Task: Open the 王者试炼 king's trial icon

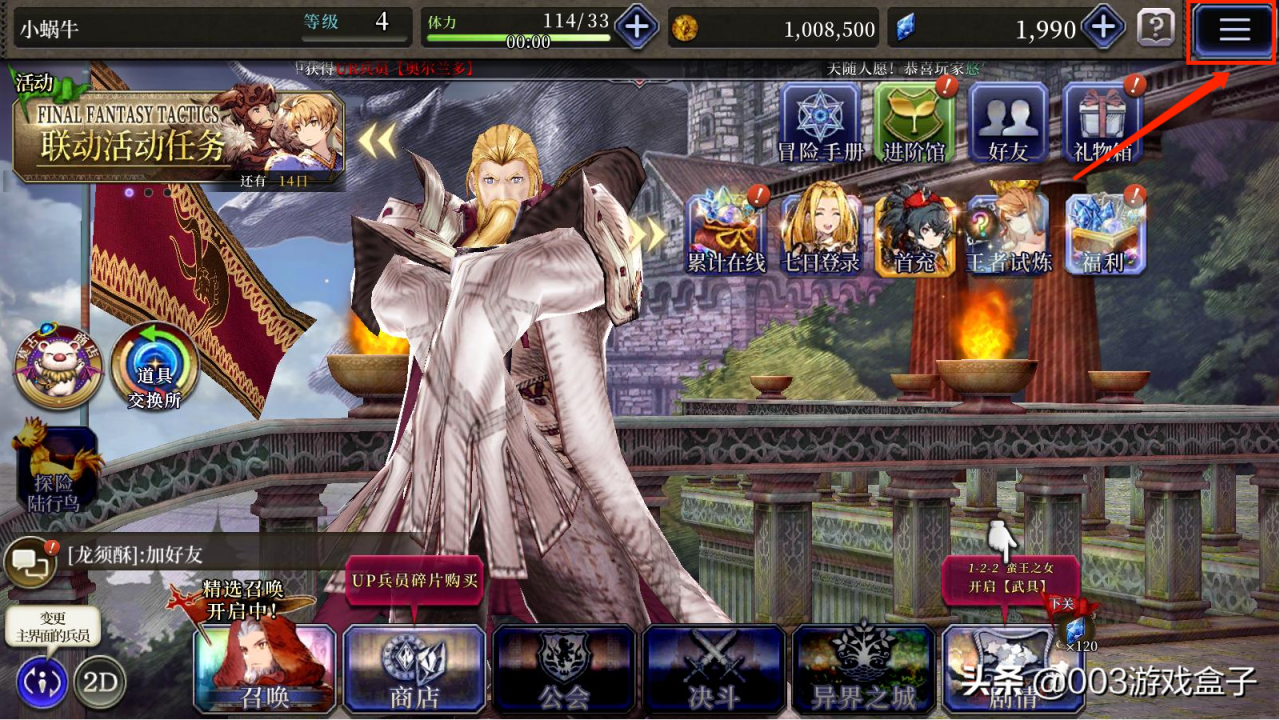Action: (1010, 232)
